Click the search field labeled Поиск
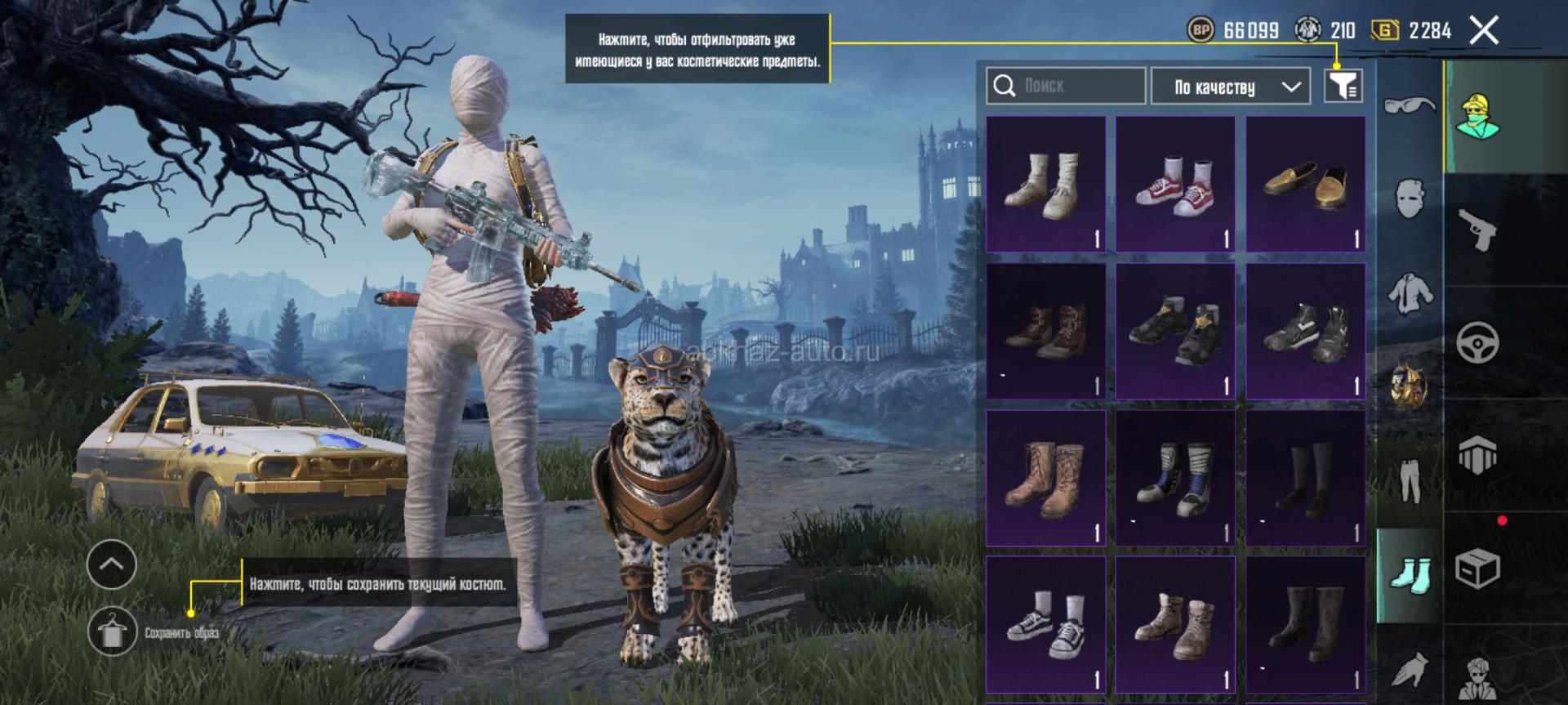1568x705 pixels. pyautogui.click(x=1066, y=86)
